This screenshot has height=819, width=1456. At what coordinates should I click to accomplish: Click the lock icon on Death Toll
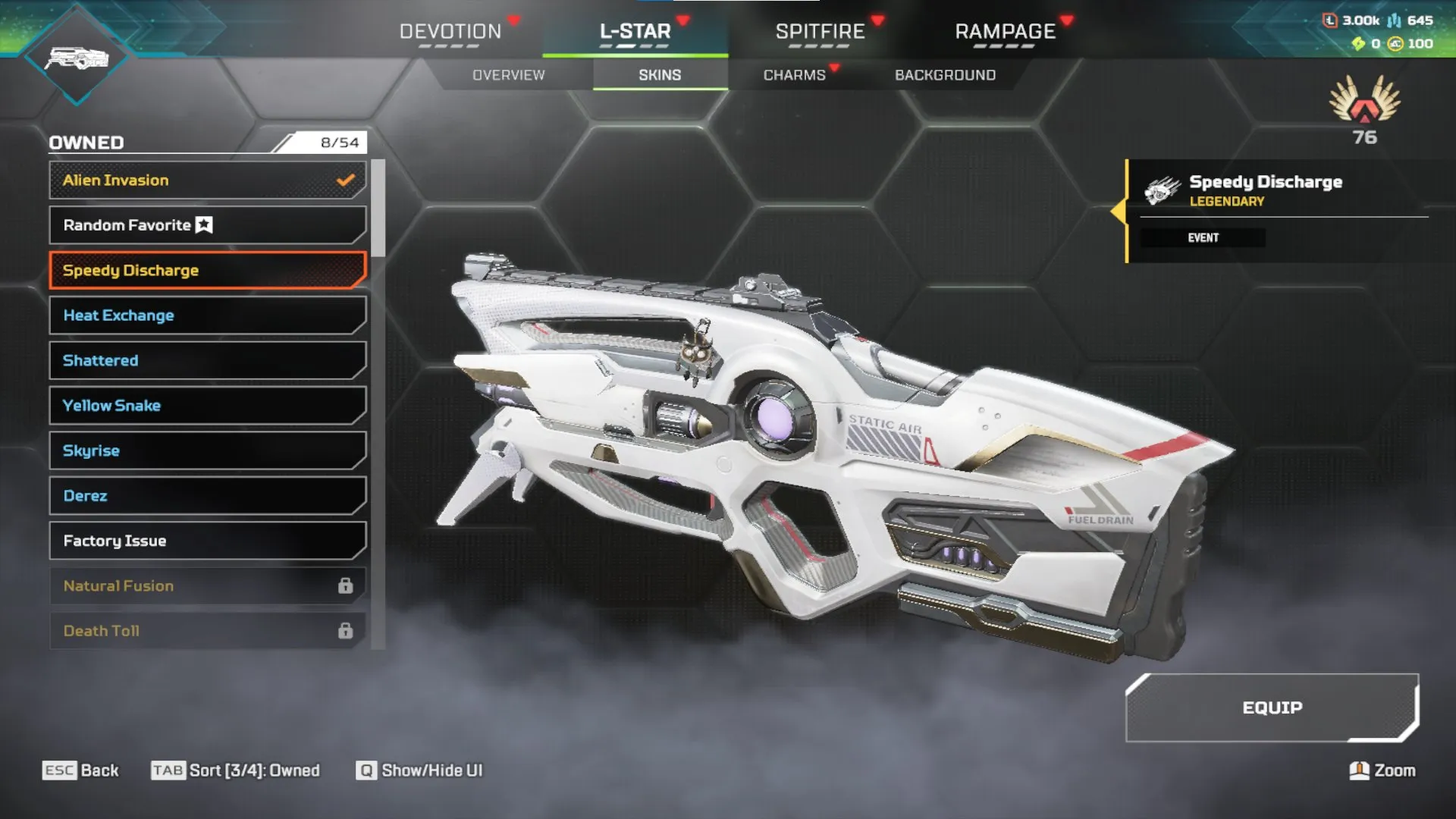pos(347,630)
